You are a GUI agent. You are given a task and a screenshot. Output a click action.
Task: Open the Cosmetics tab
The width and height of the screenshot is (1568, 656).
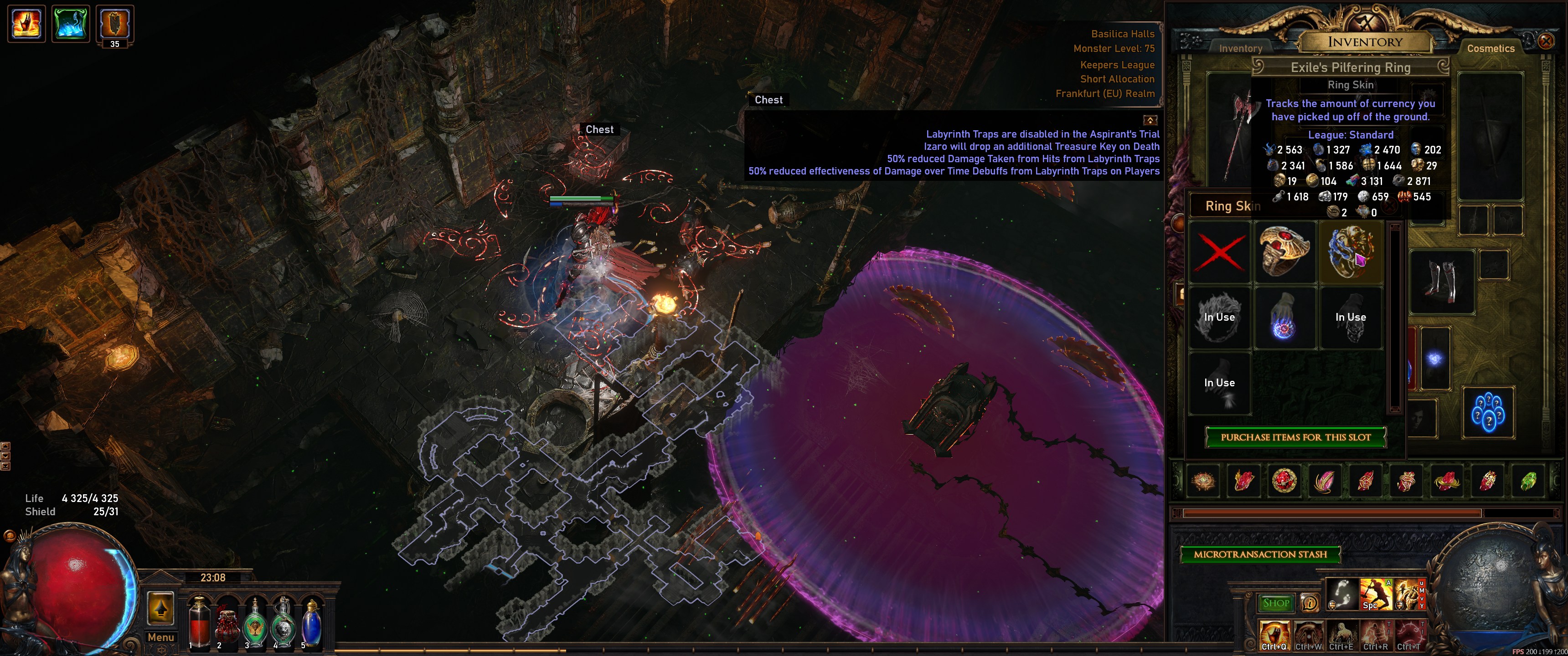point(1490,48)
